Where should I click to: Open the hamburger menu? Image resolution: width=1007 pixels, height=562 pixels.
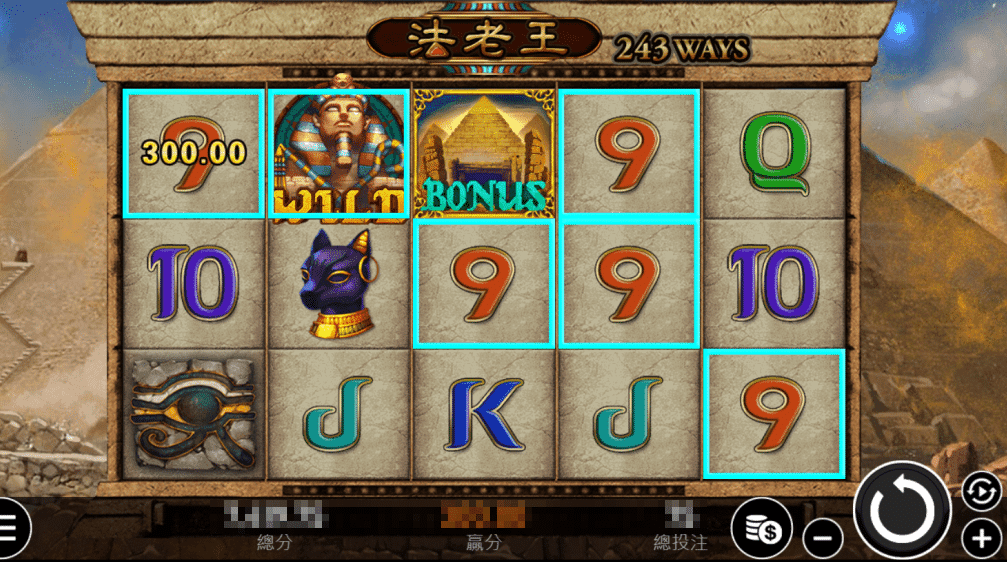8,527
